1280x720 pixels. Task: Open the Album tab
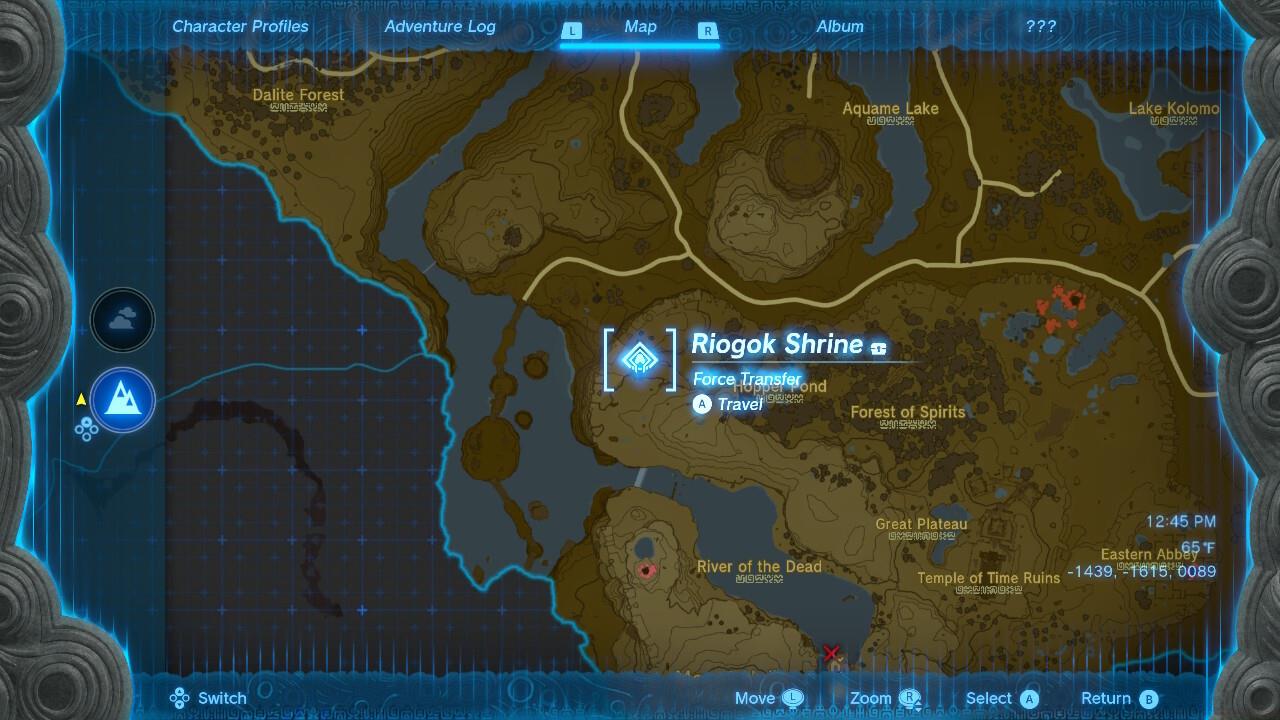pyautogui.click(x=839, y=26)
